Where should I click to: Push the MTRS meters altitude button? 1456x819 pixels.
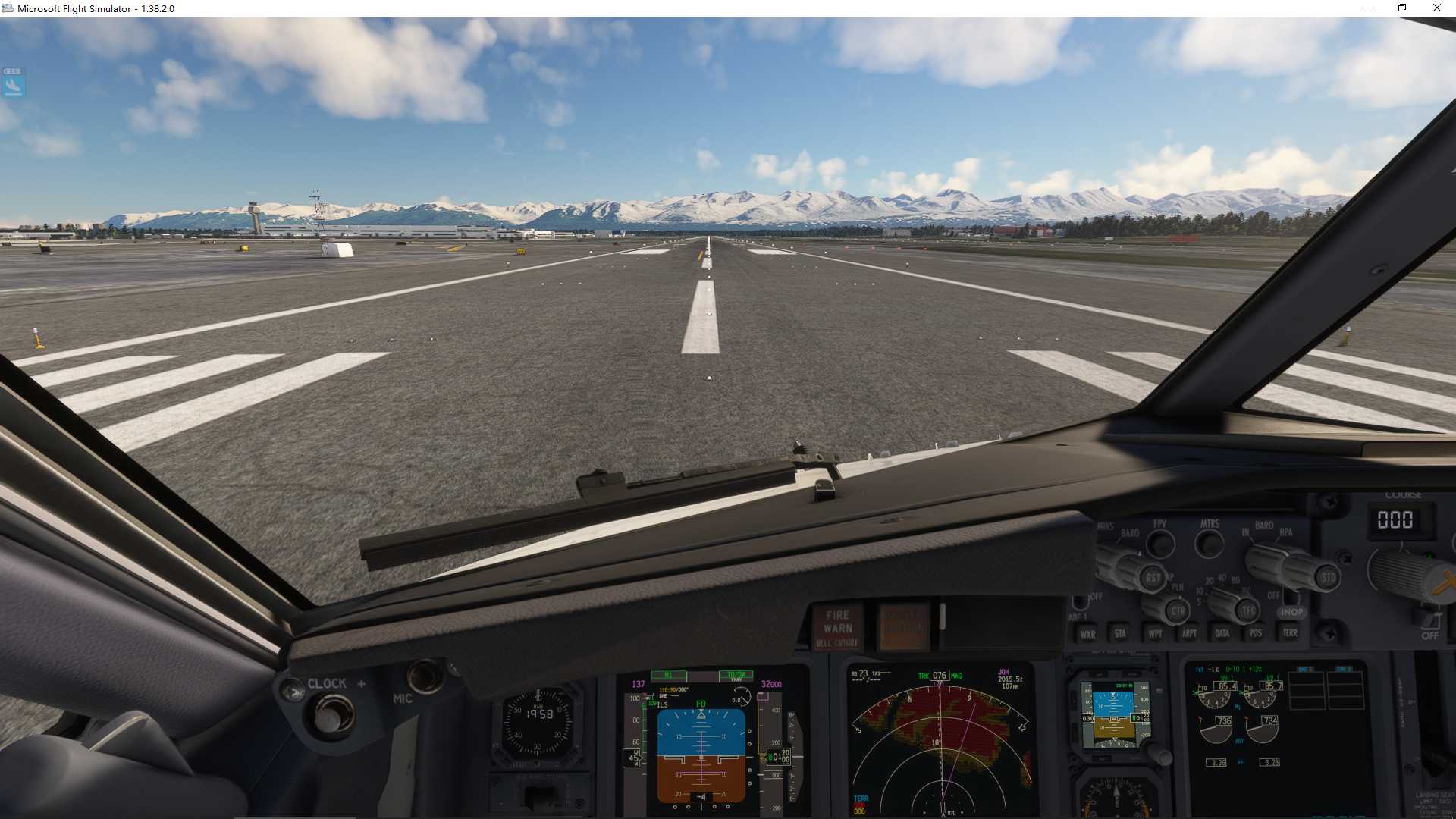(1210, 543)
